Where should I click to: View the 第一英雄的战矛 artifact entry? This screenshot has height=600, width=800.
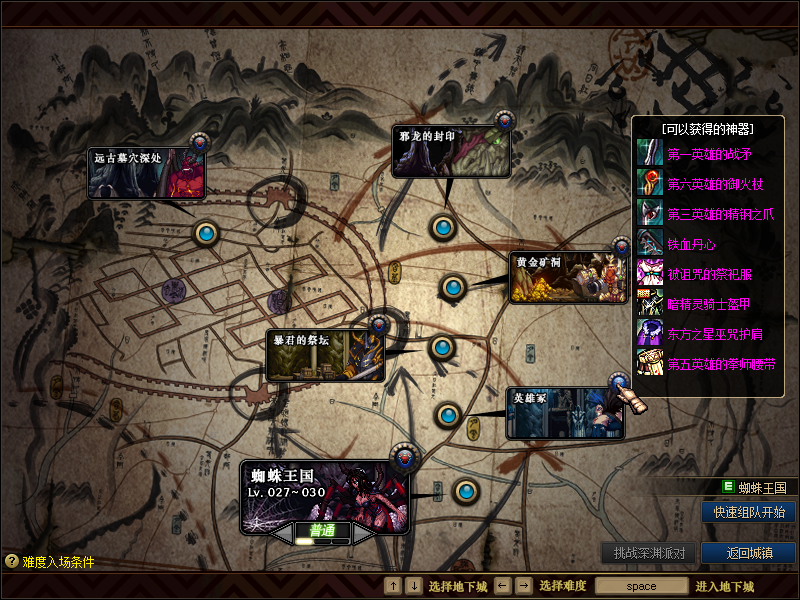[x=709, y=154]
